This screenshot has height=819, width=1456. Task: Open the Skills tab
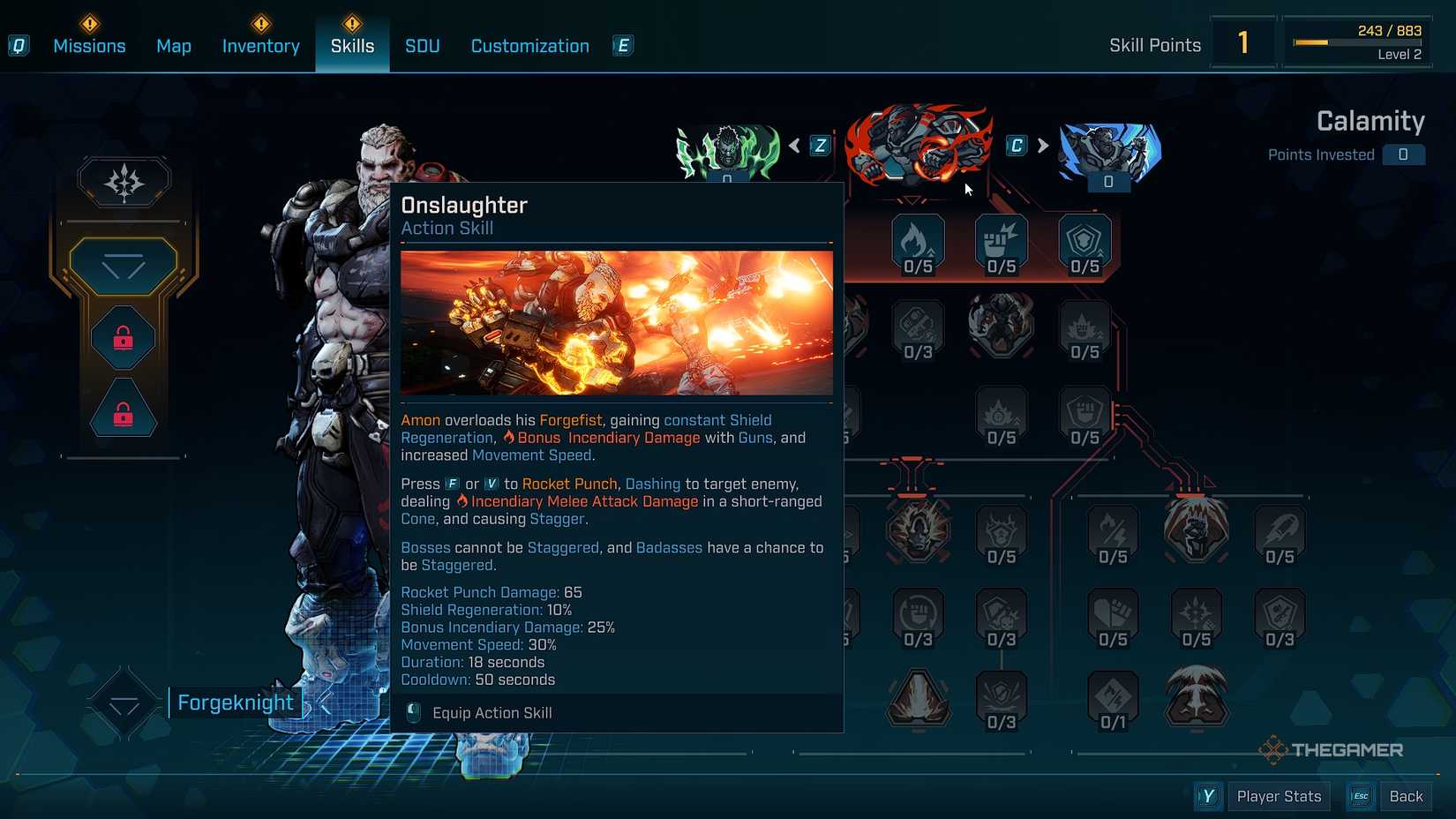coord(352,45)
